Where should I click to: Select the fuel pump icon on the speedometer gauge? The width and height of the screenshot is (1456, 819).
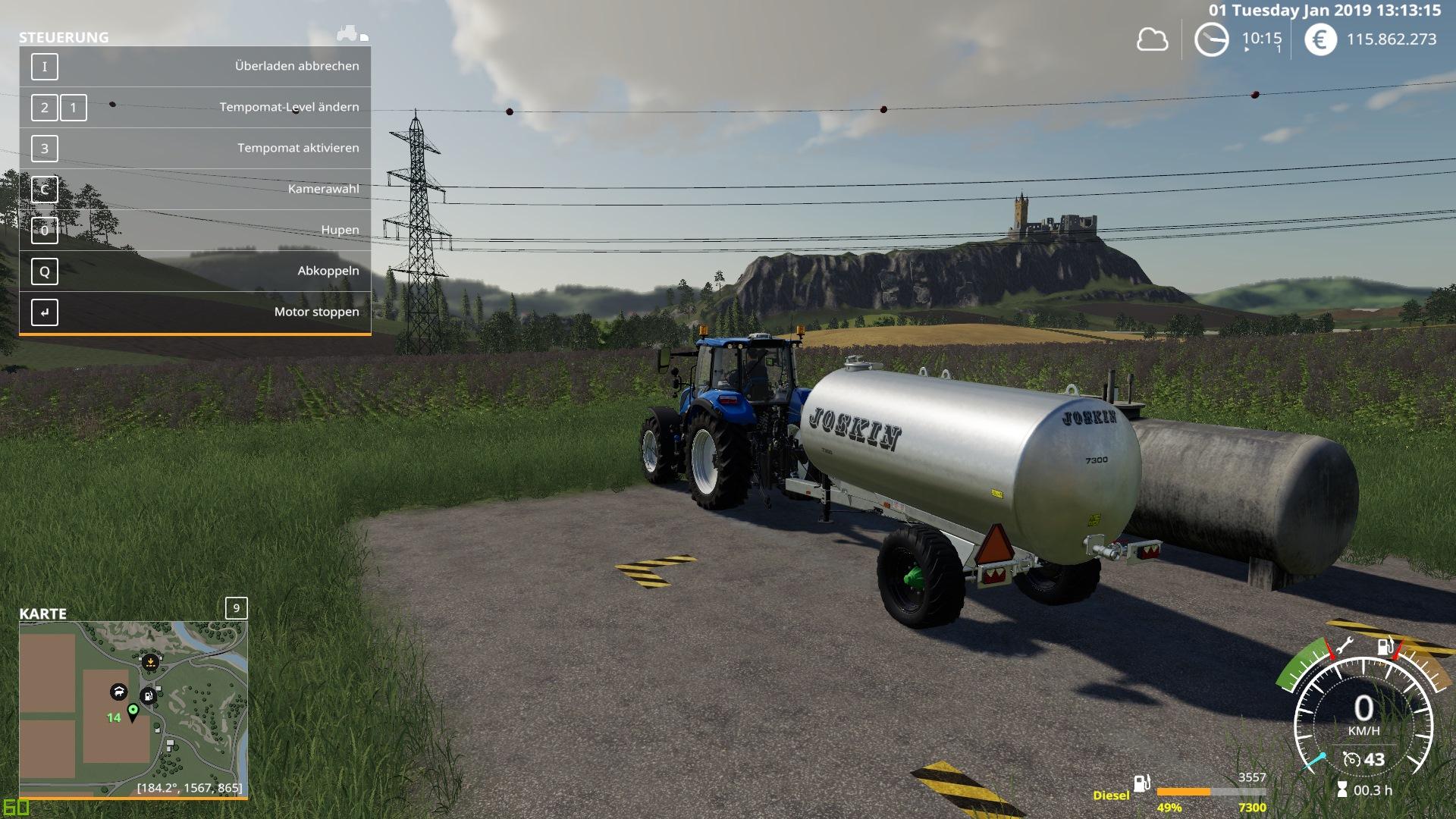1385,647
